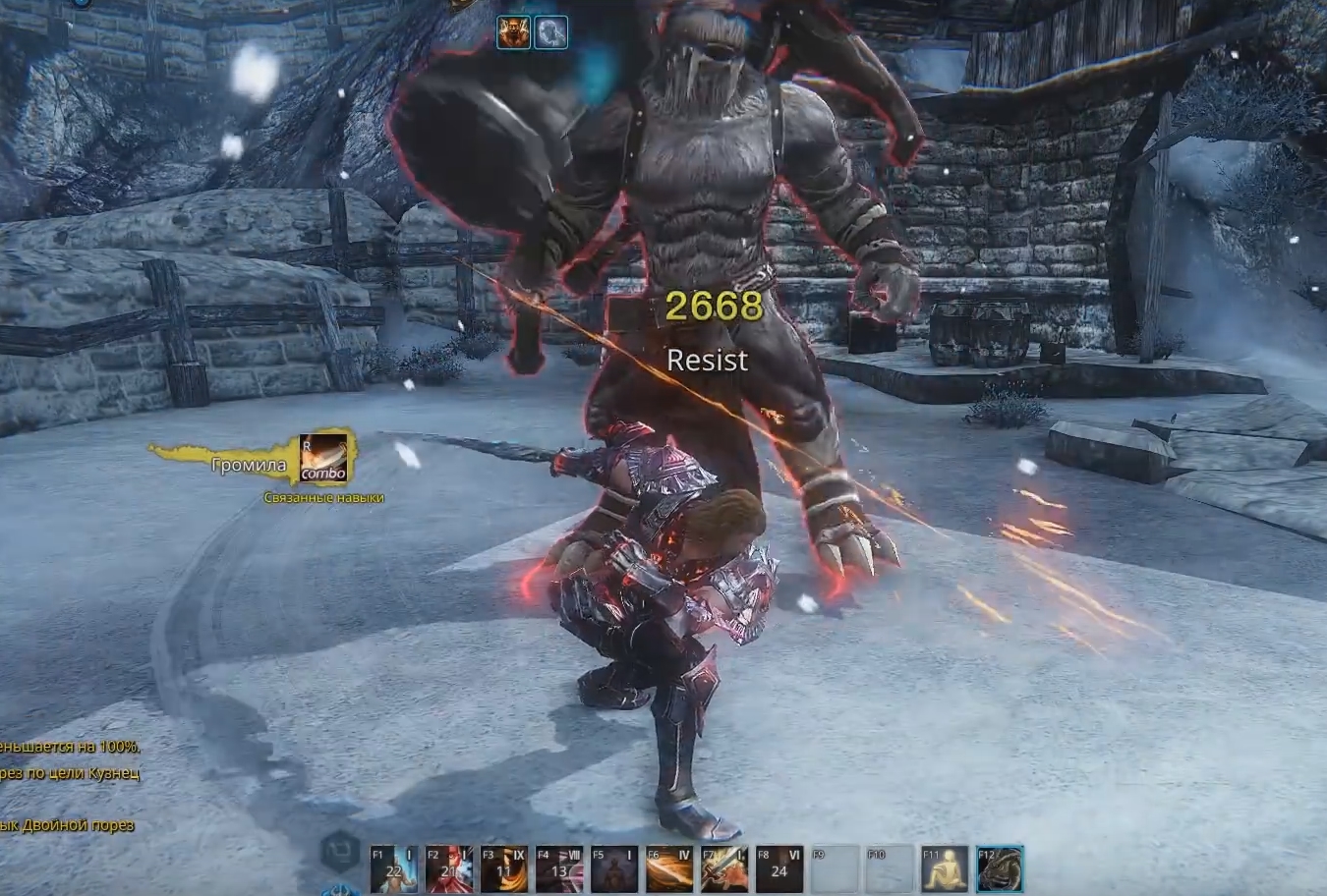Click the F8 skill showing cooldown 24
The image size is (1327, 896).
click(x=779, y=868)
